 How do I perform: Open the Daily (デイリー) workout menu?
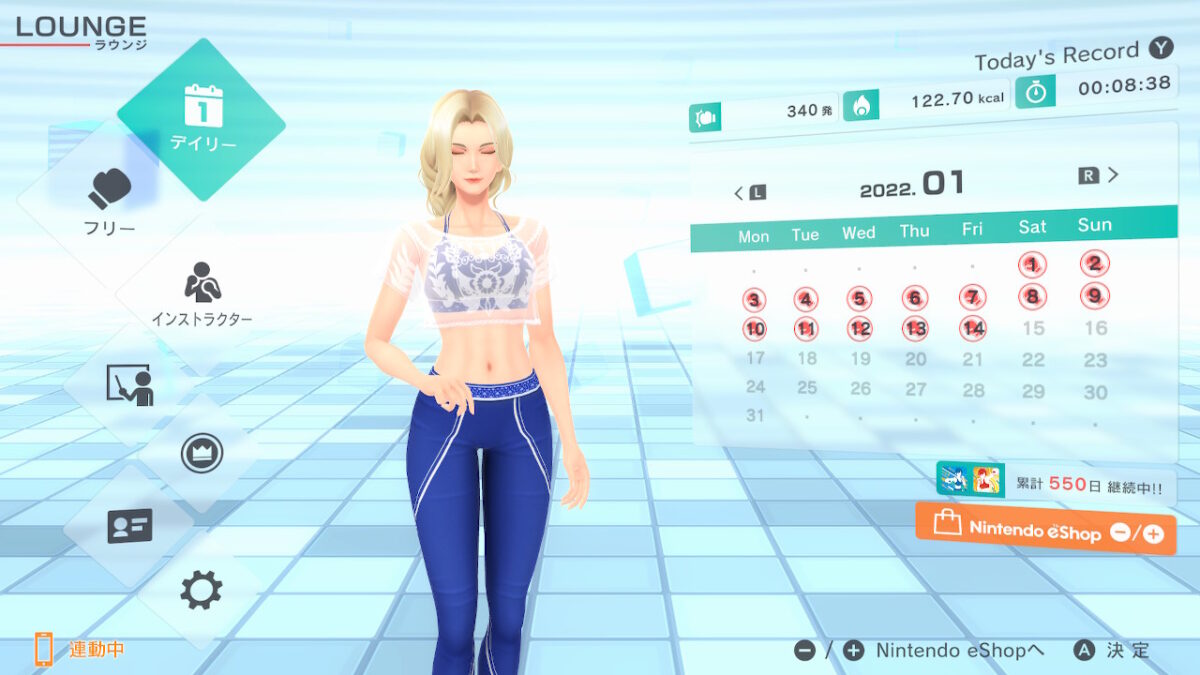click(x=202, y=119)
